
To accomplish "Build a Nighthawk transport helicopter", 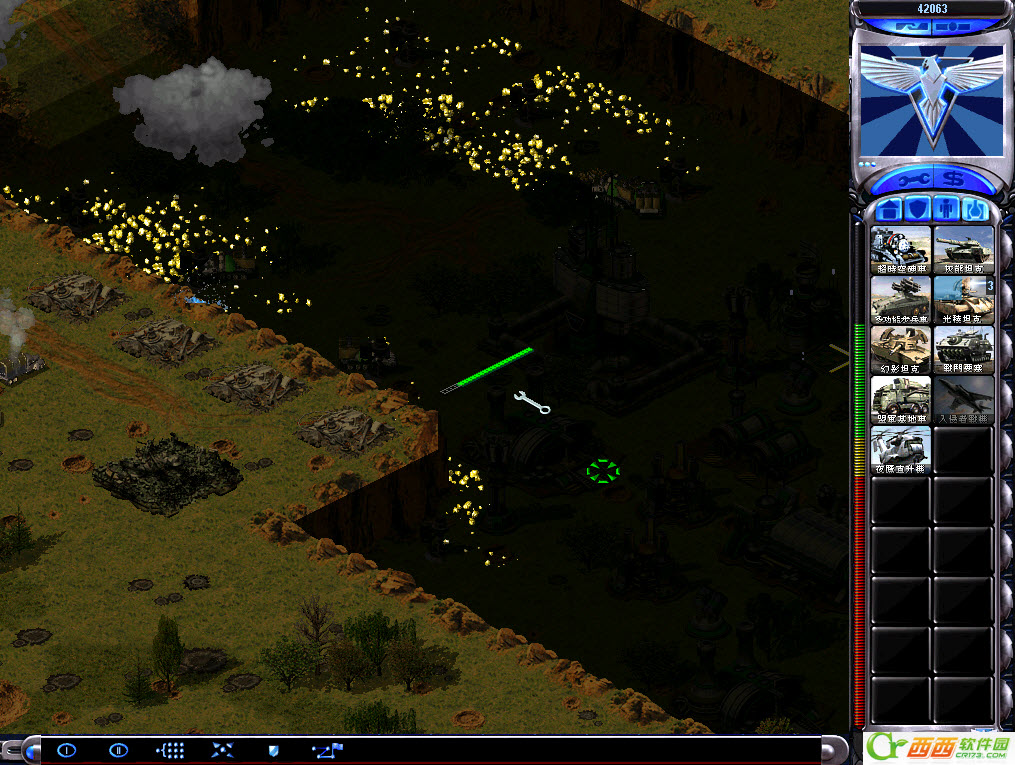I will click(x=901, y=449).
